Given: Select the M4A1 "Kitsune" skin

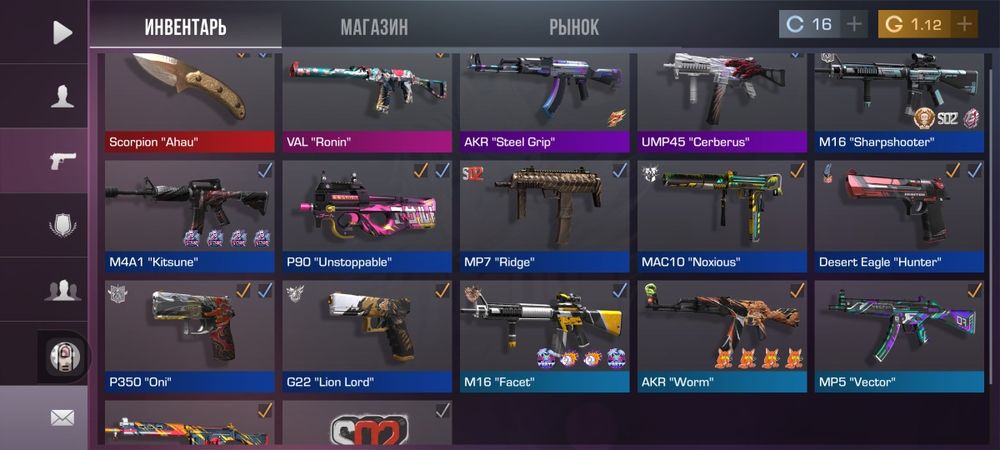Looking at the screenshot, I should pyautogui.click(x=189, y=216).
